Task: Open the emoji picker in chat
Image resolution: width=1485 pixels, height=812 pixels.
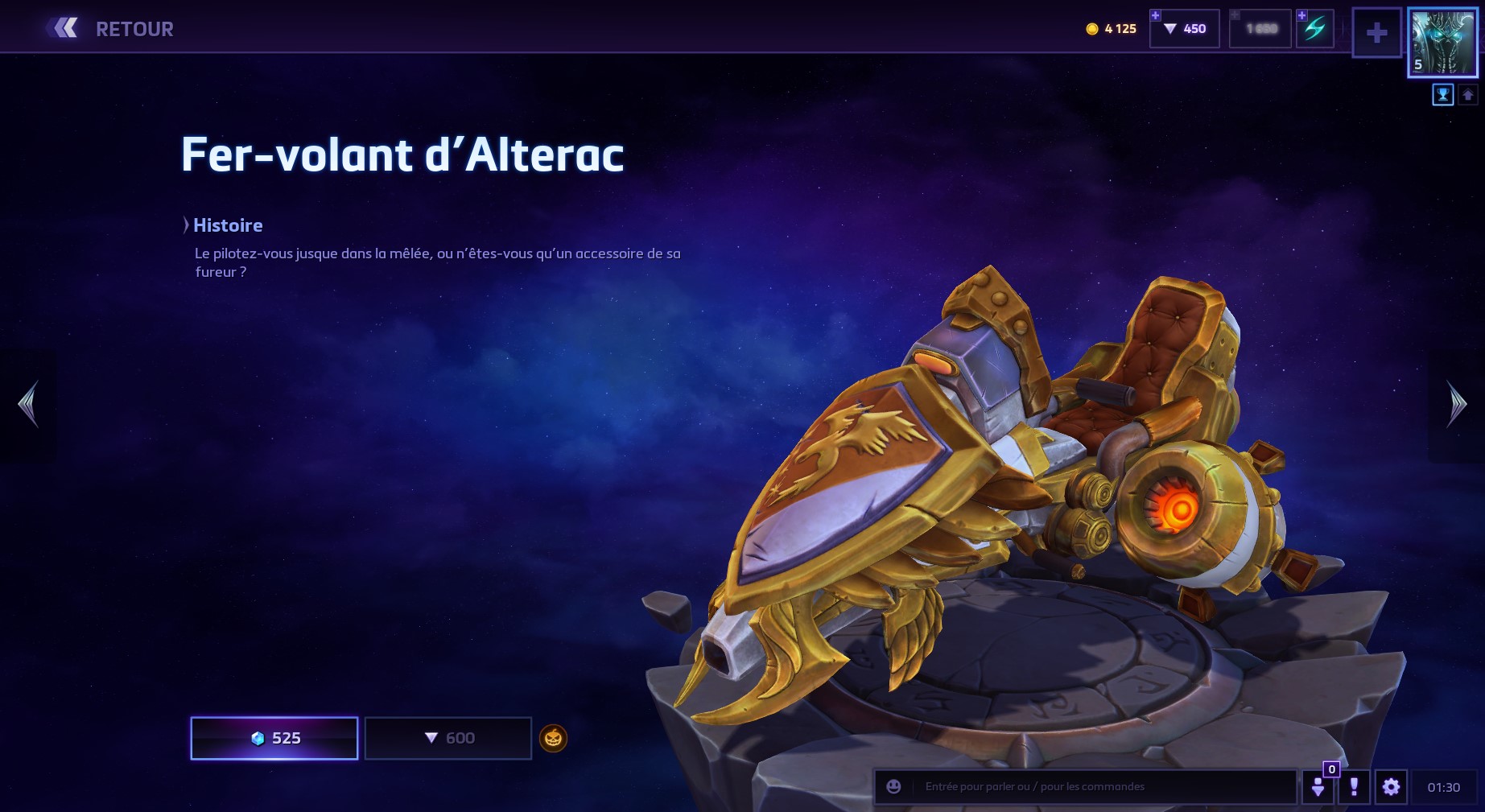Action: click(893, 787)
